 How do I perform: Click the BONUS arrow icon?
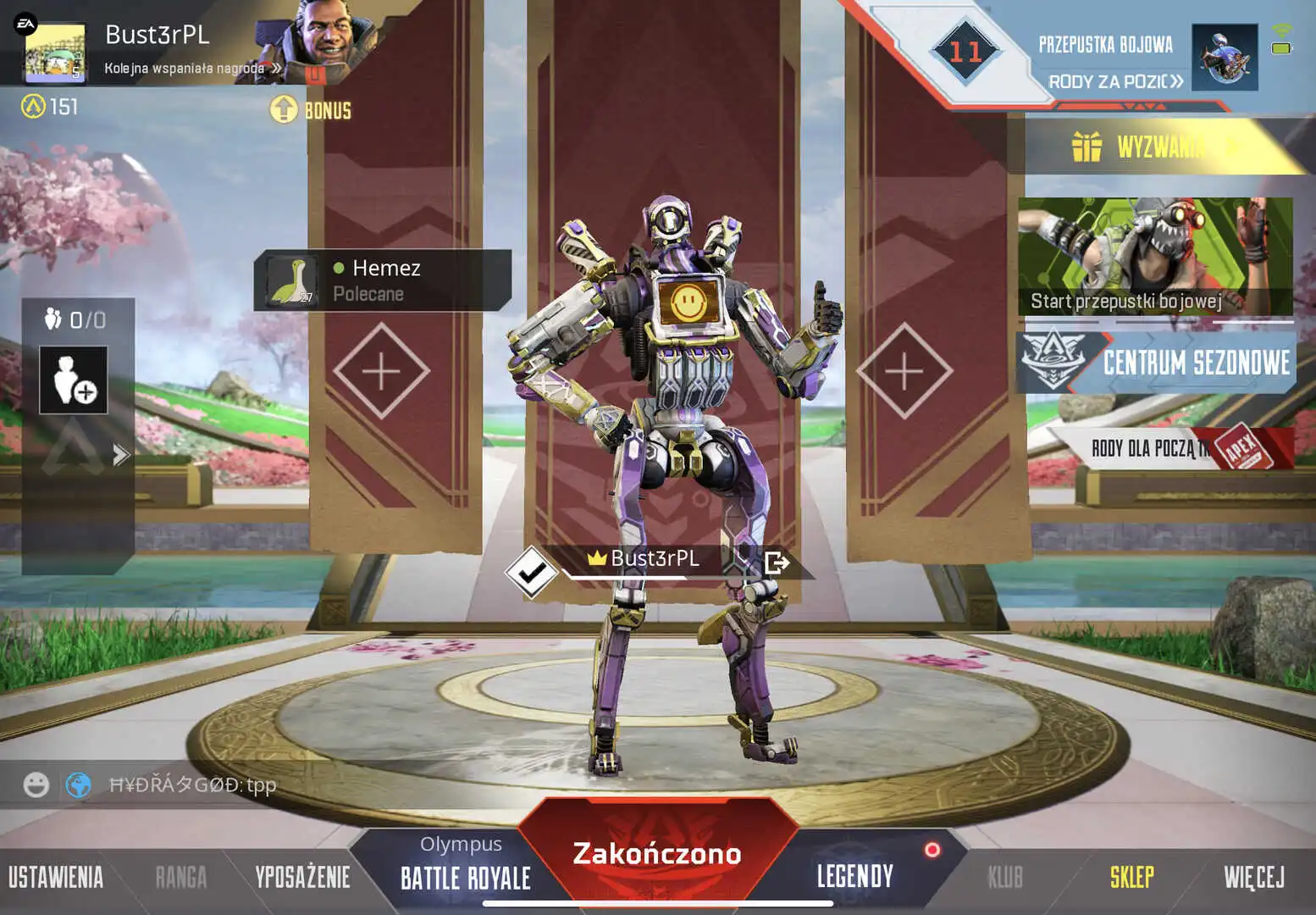[283, 108]
